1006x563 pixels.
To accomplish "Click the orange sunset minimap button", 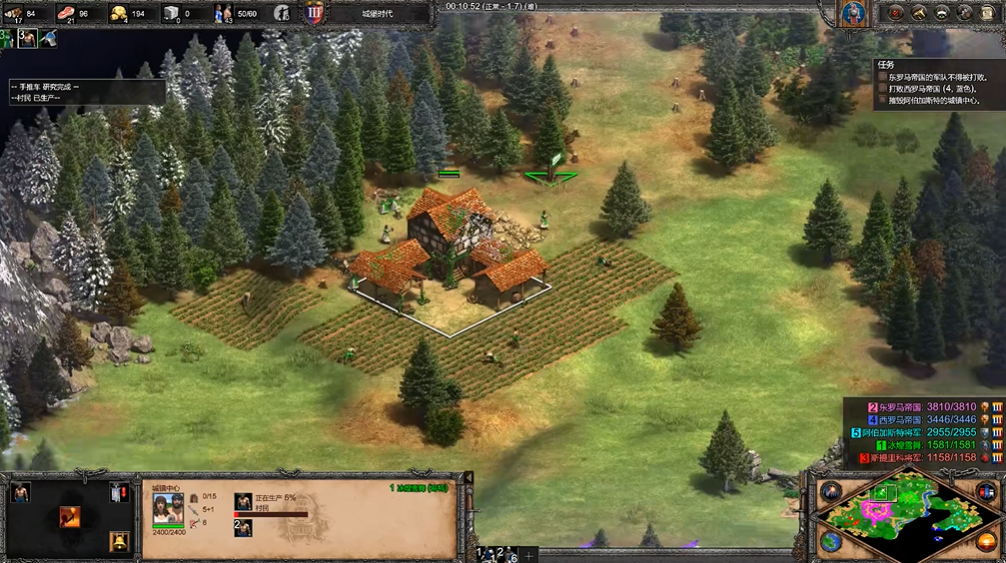I will tap(984, 541).
